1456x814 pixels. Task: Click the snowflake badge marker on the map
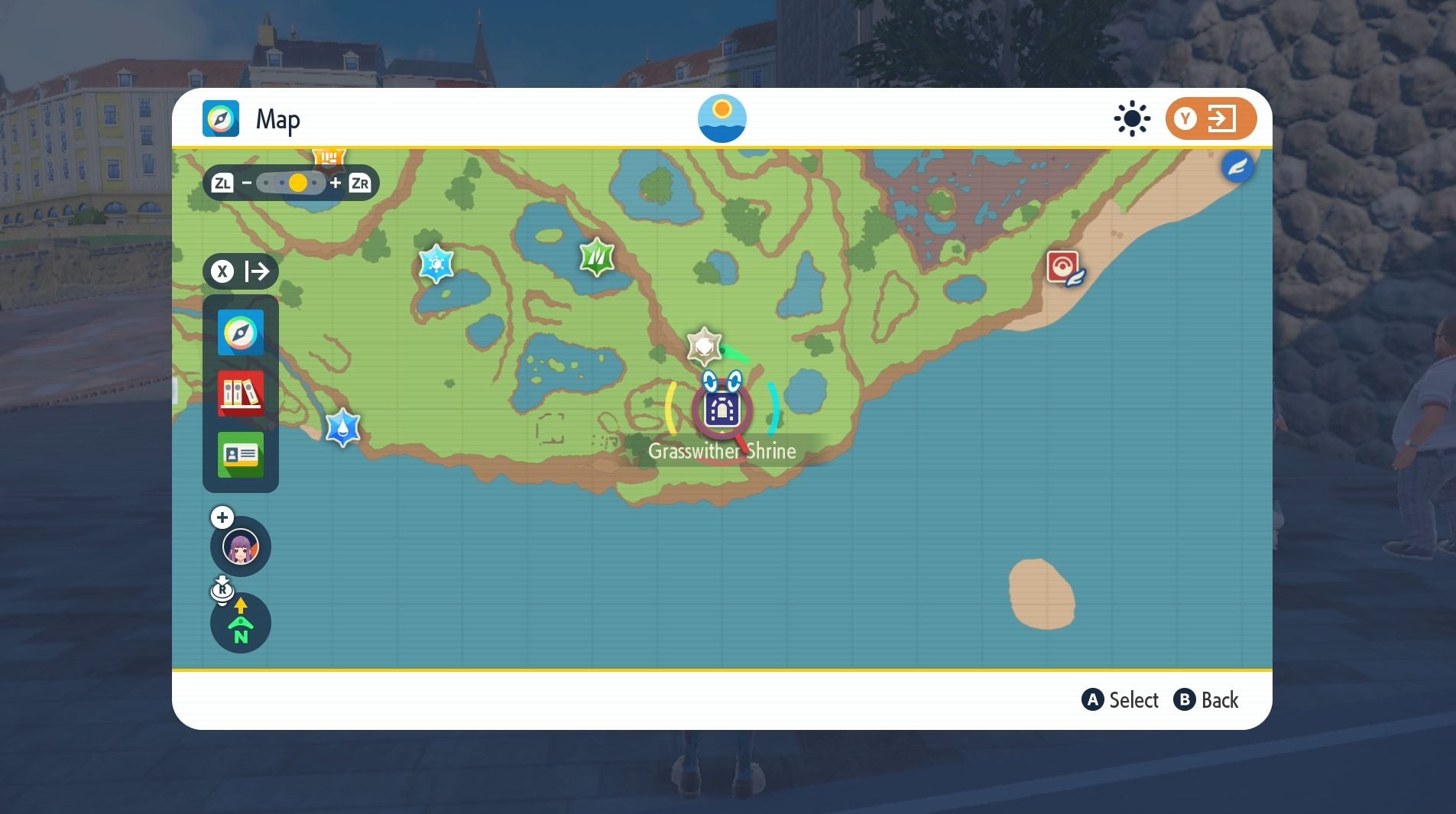[437, 263]
